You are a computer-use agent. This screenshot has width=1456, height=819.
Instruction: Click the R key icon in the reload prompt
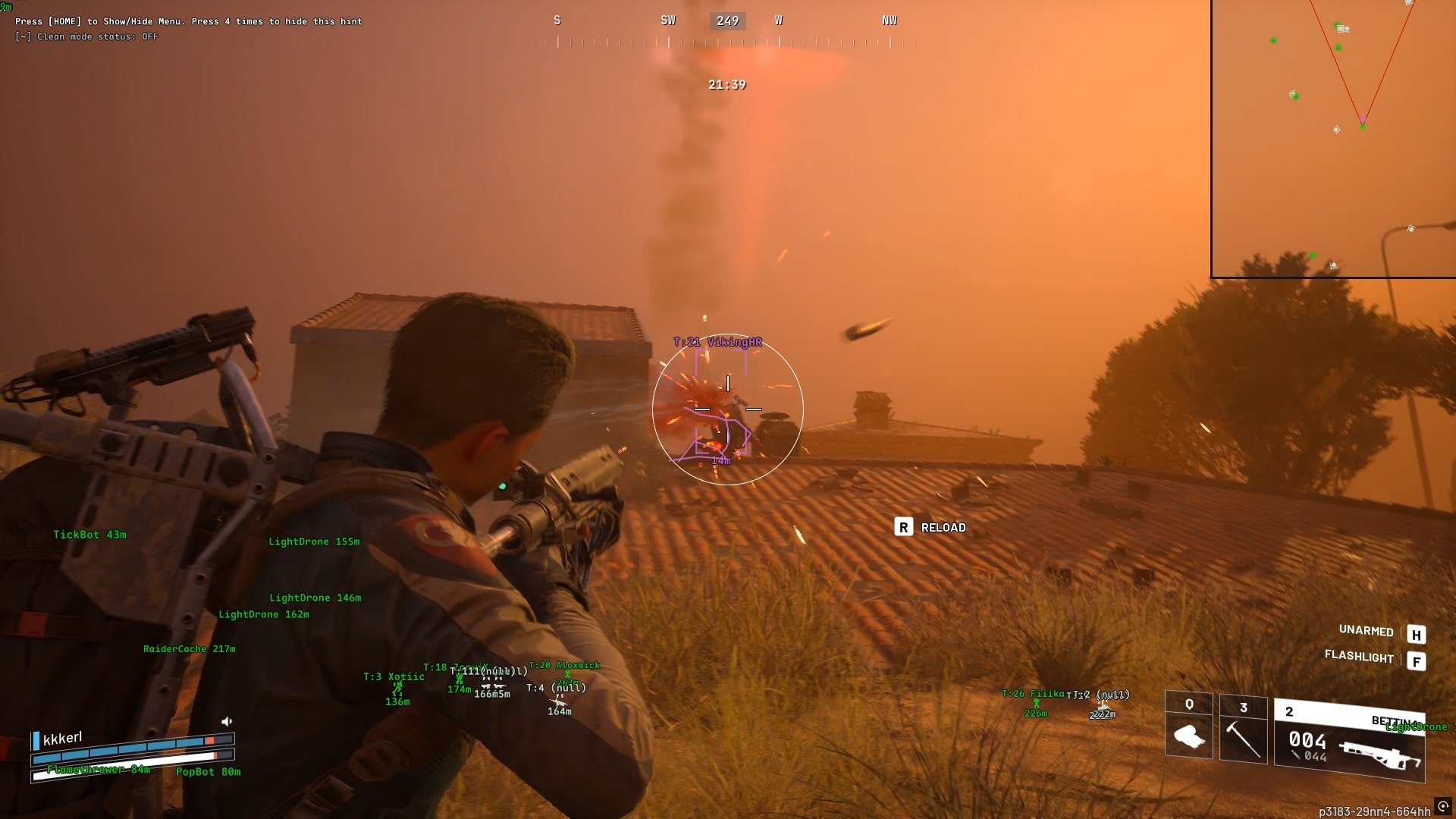click(x=903, y=527)
